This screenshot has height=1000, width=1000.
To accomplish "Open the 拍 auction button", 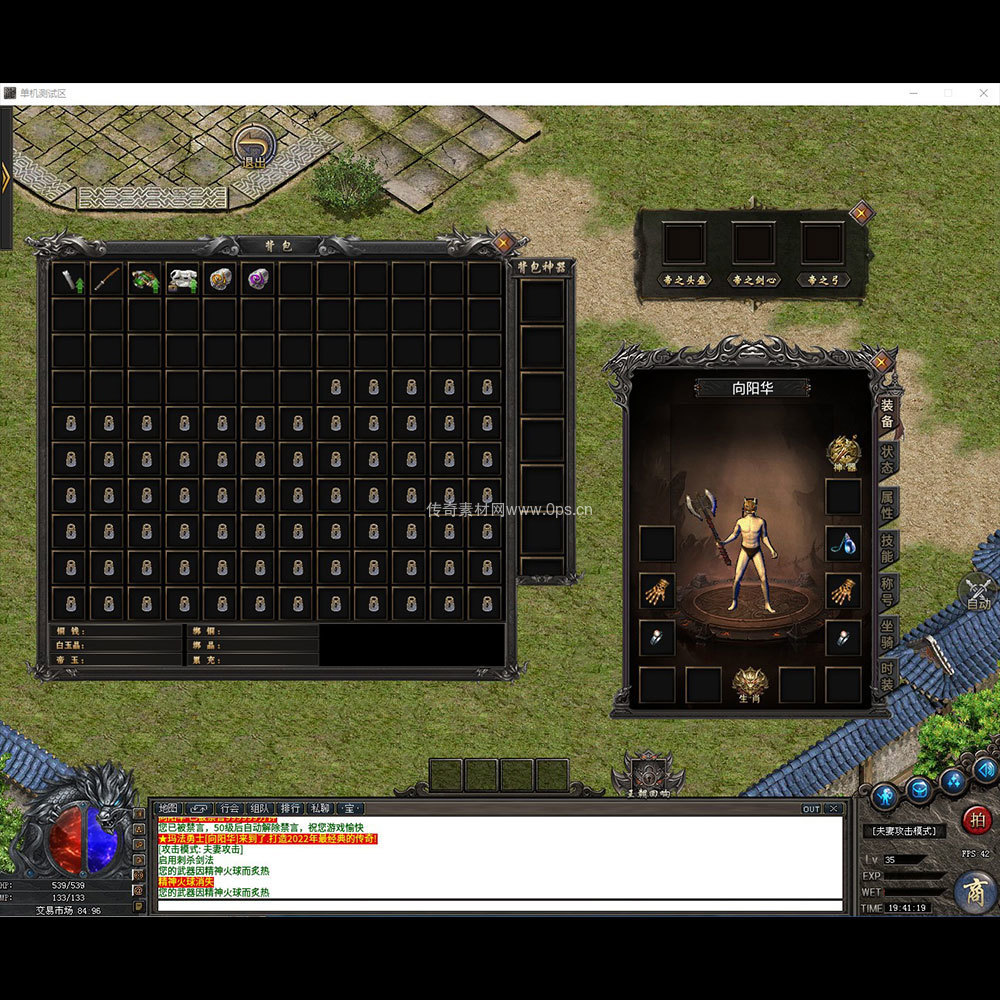I will (976, 820).
